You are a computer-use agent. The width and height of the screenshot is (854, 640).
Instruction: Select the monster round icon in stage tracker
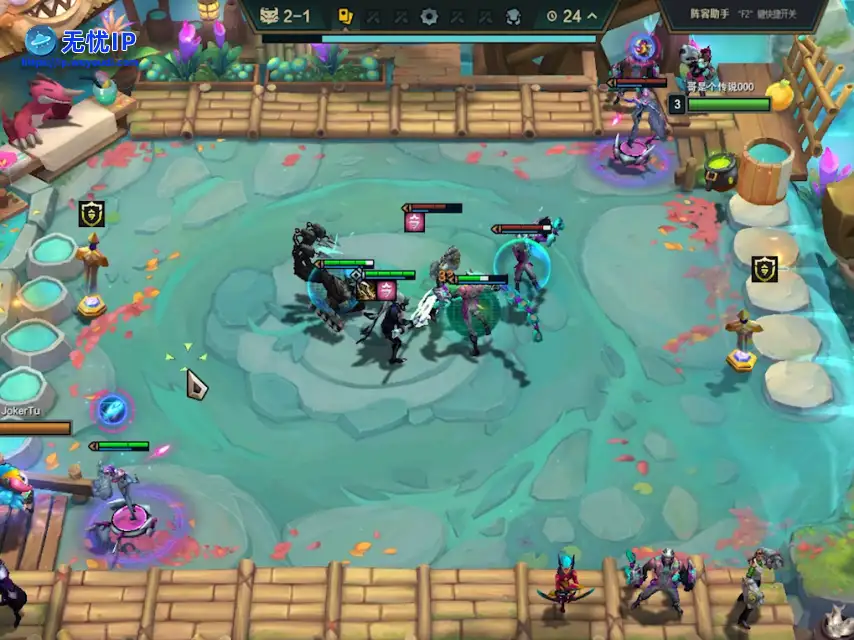pos(513,16)
